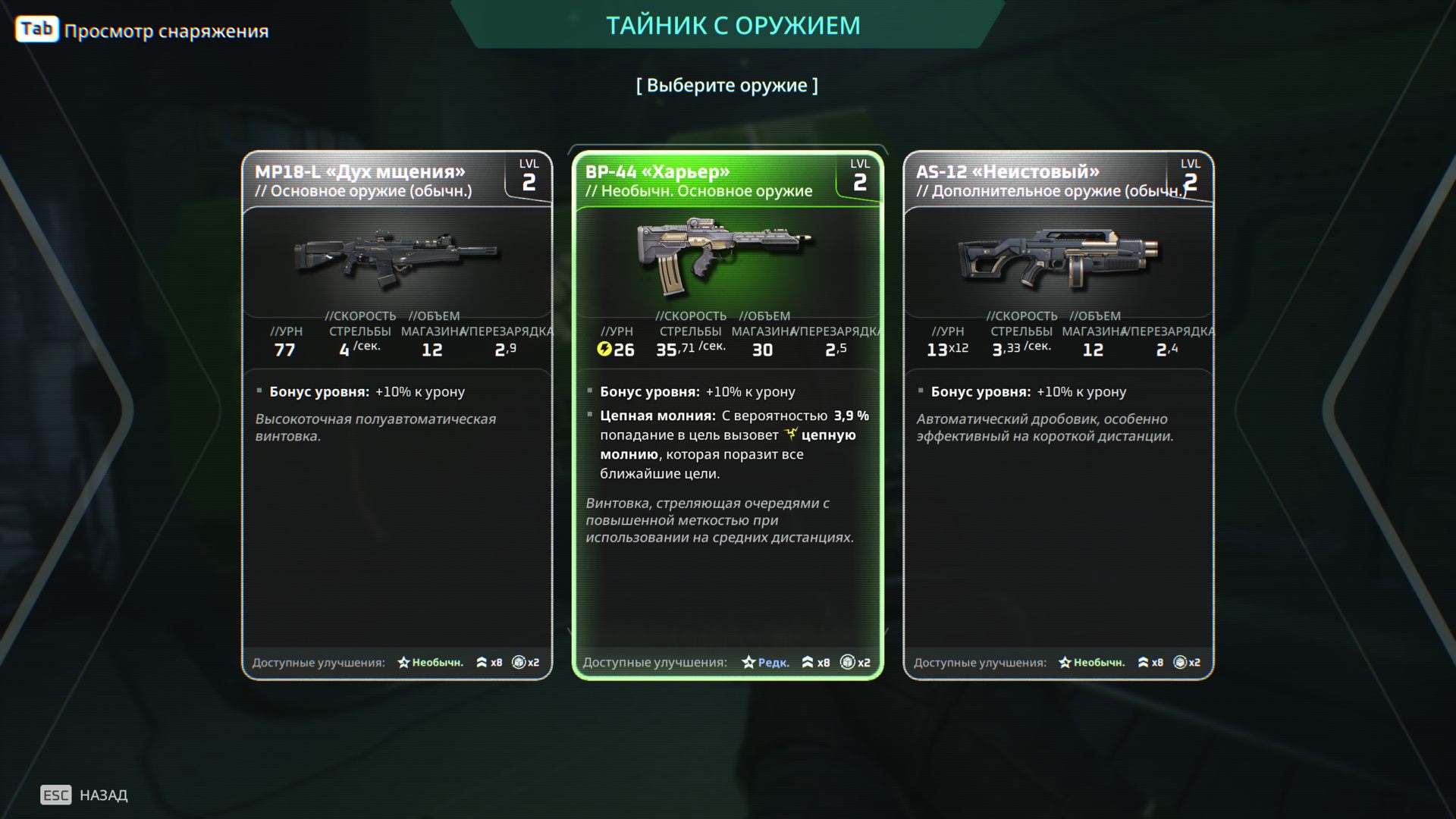
Task: Click the double-chevron x8 upgrade icon on MP18-L card
Action: click(482, 662)
